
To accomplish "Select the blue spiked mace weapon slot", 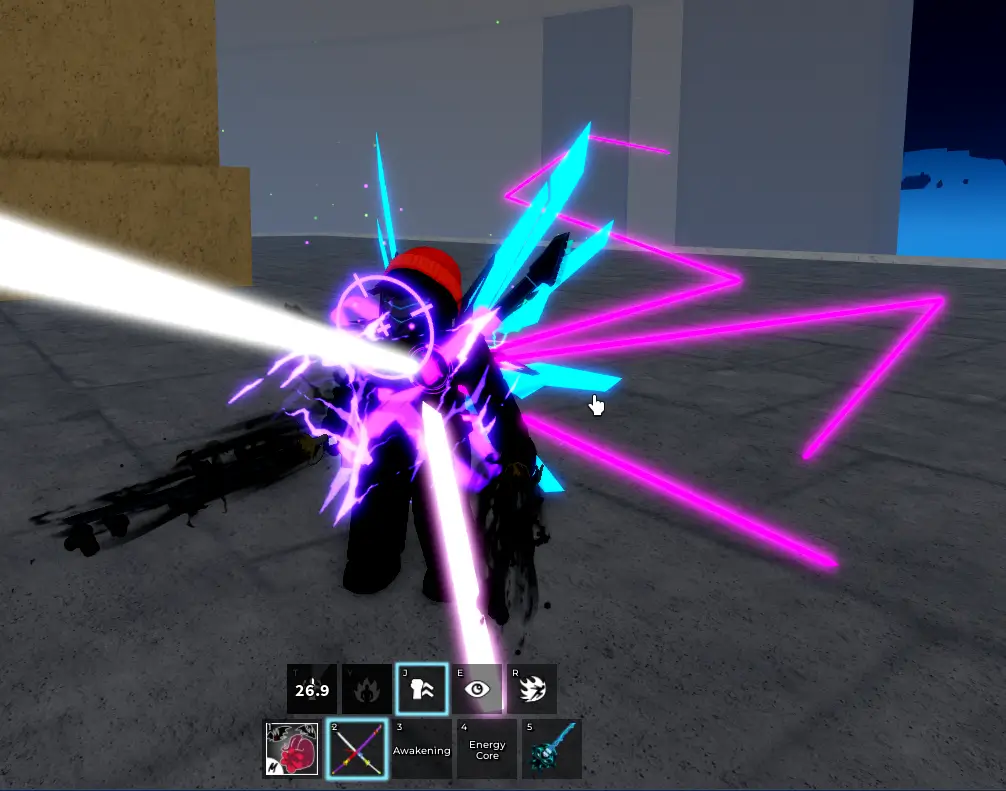I will pos(551,749).
